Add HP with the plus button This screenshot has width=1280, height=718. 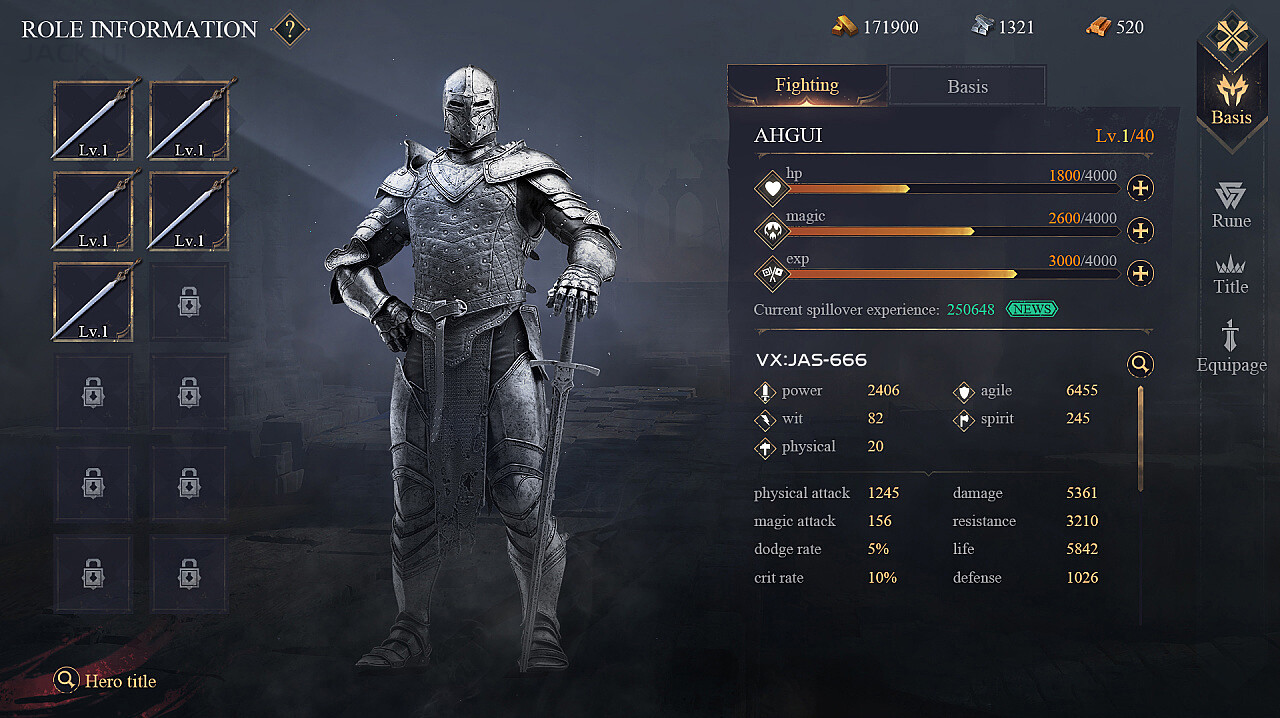1140,188
